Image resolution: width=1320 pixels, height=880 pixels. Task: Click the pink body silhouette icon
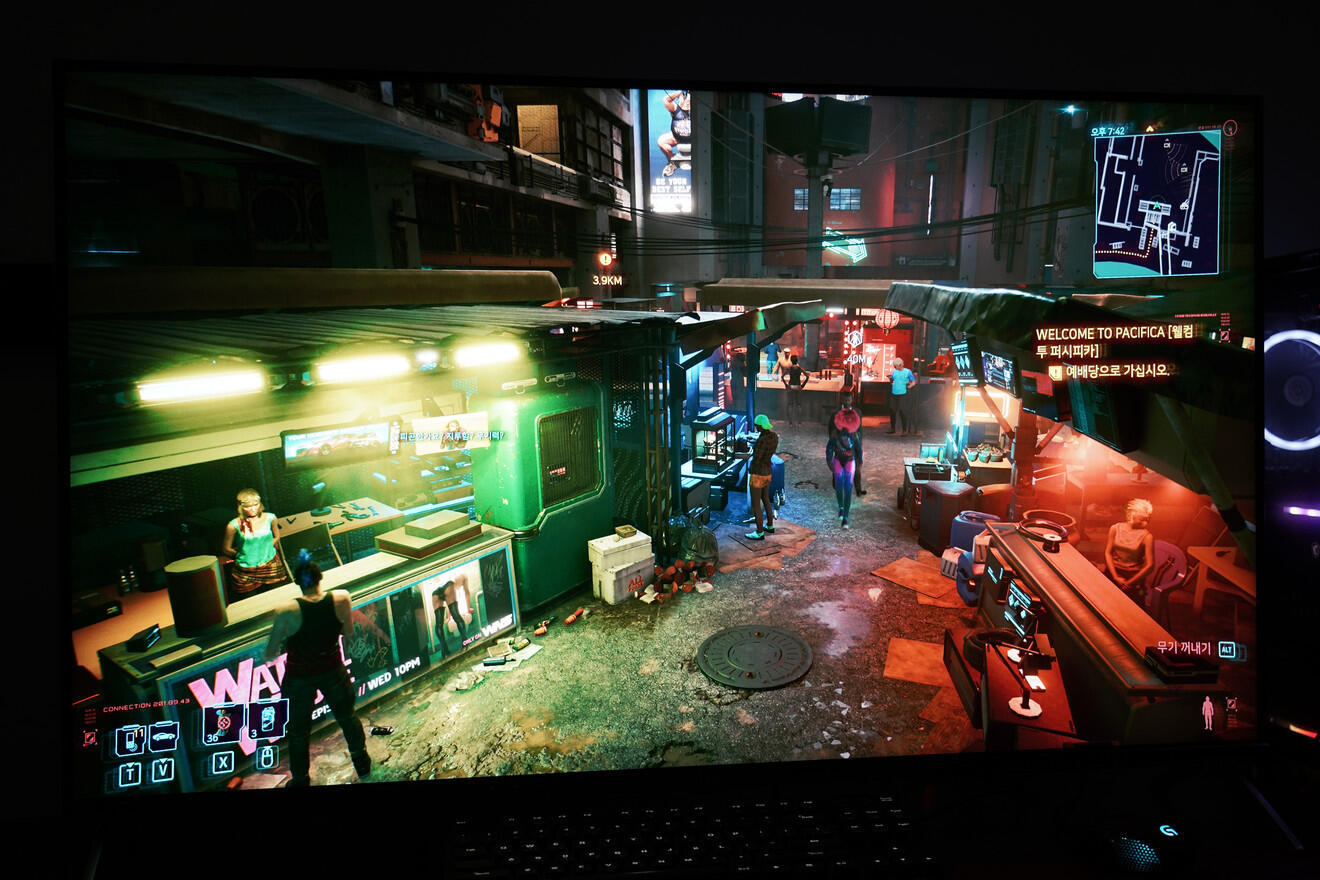tap(1208, 712)
